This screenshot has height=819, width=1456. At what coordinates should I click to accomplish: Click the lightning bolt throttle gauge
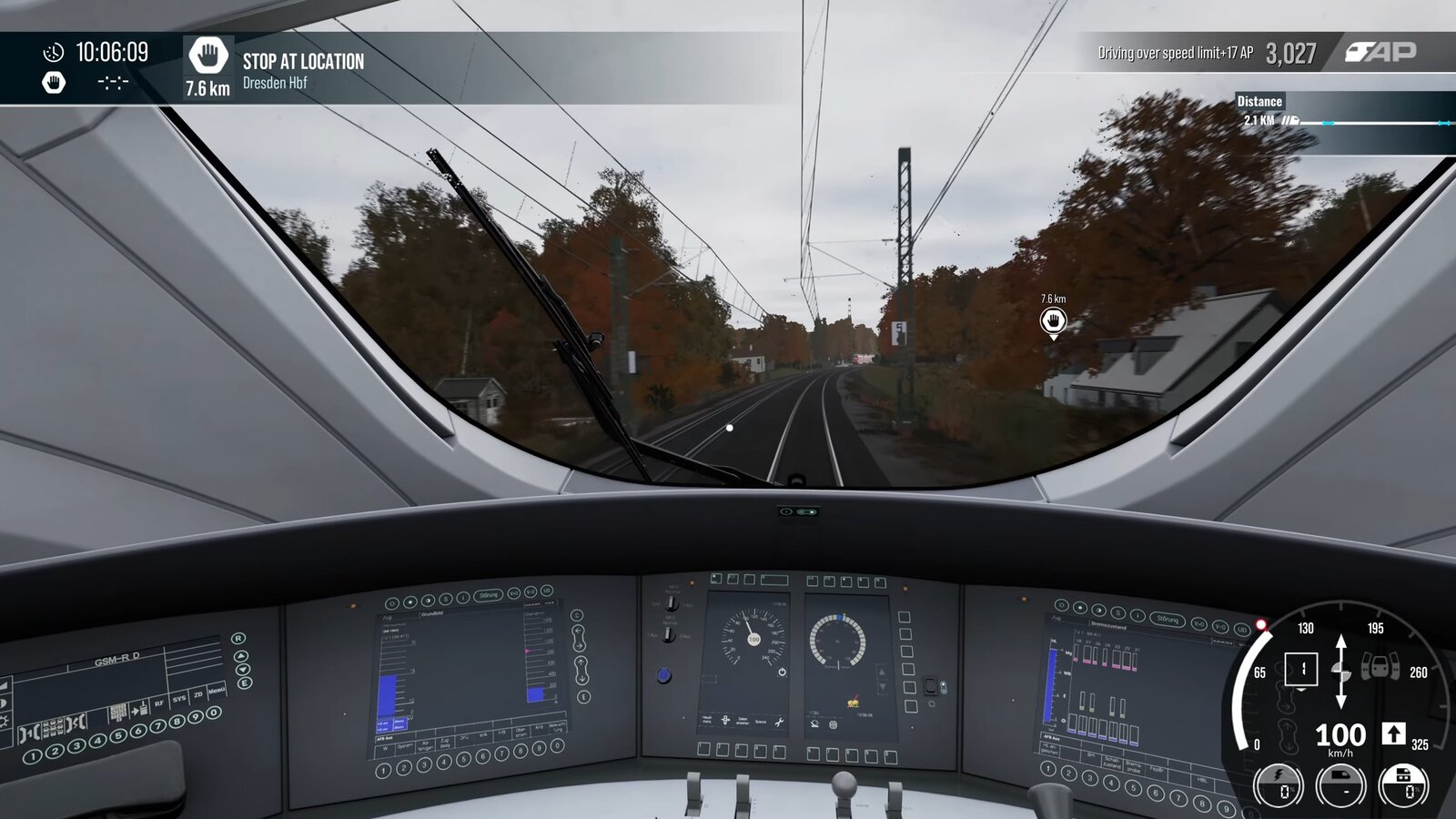pyautogui.click(x=1279, y=785)
